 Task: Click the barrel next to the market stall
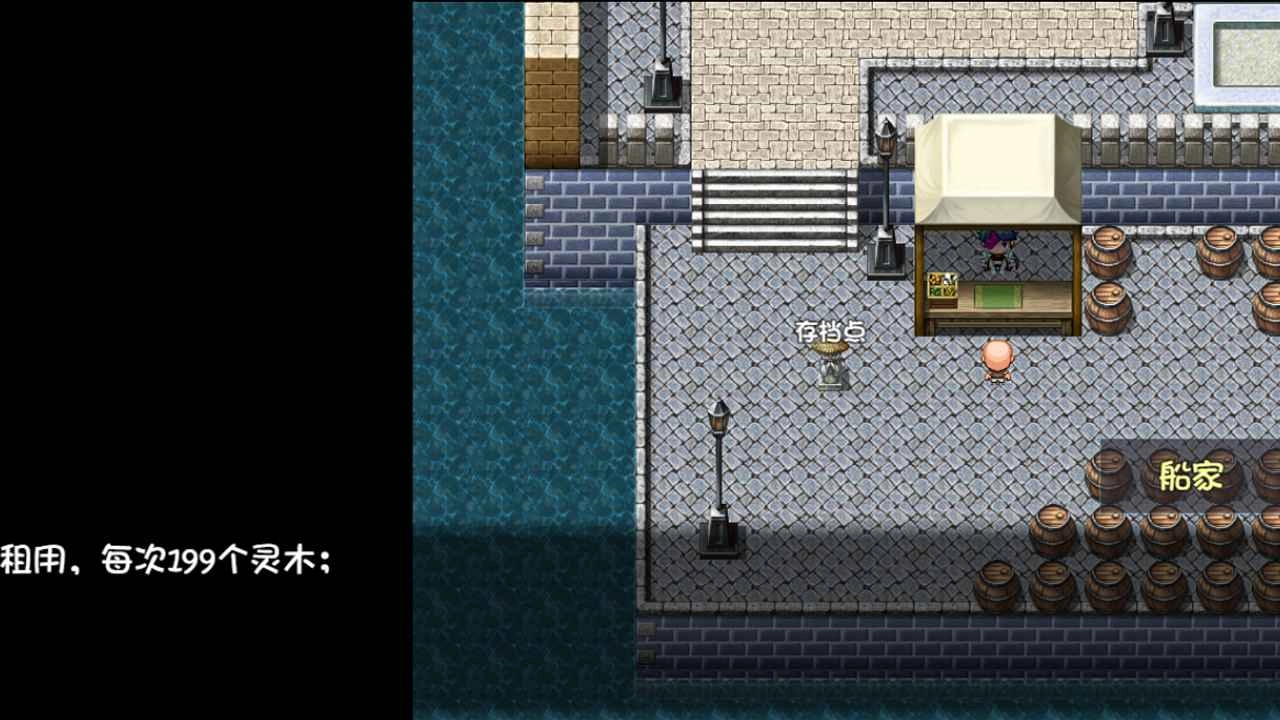[1110, 250]
